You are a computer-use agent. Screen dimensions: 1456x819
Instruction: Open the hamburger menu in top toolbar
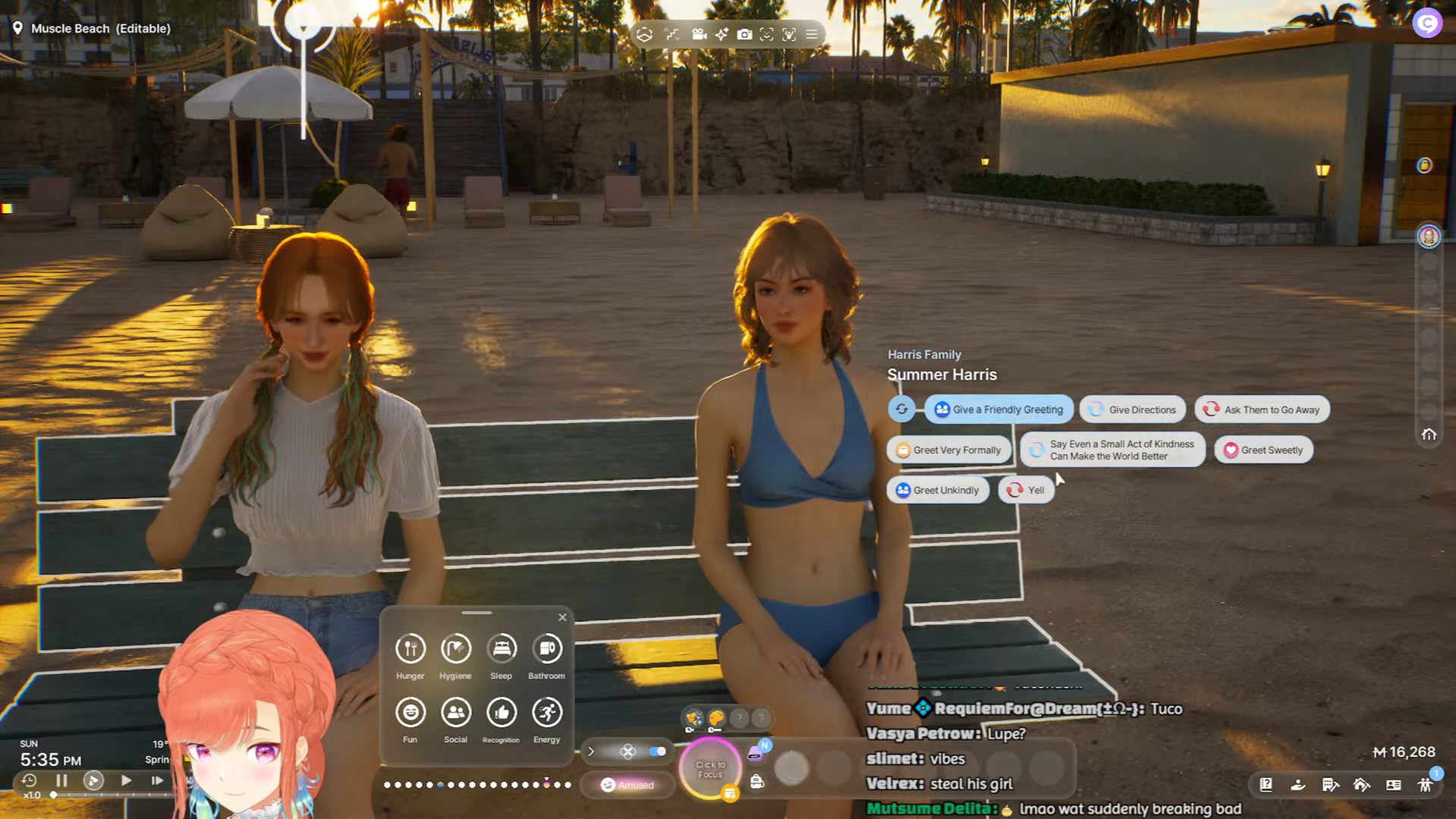tap(812, 34)
